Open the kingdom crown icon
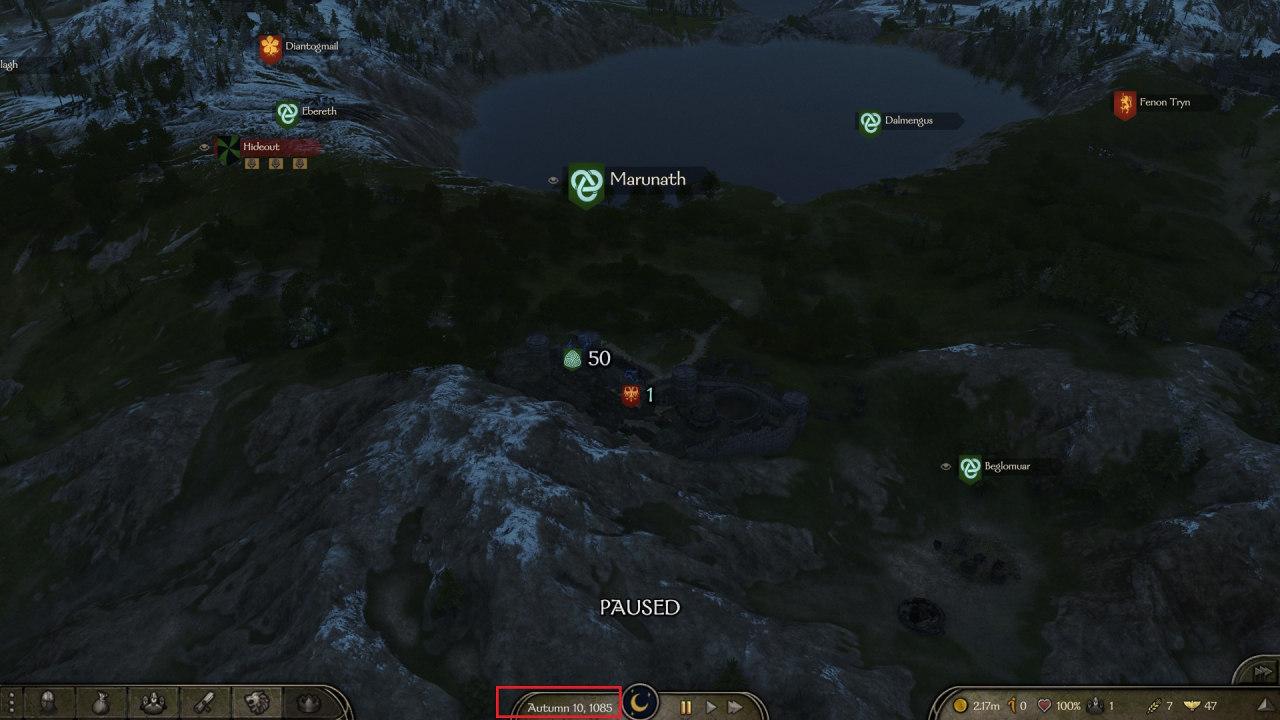Viewport: 1280px width, 720px height. (310, 704)
